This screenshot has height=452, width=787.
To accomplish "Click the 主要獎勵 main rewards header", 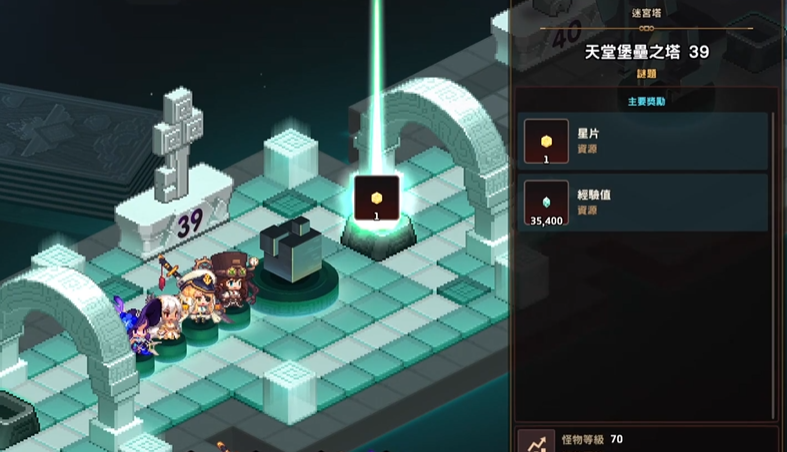I will tap(645, 101).
